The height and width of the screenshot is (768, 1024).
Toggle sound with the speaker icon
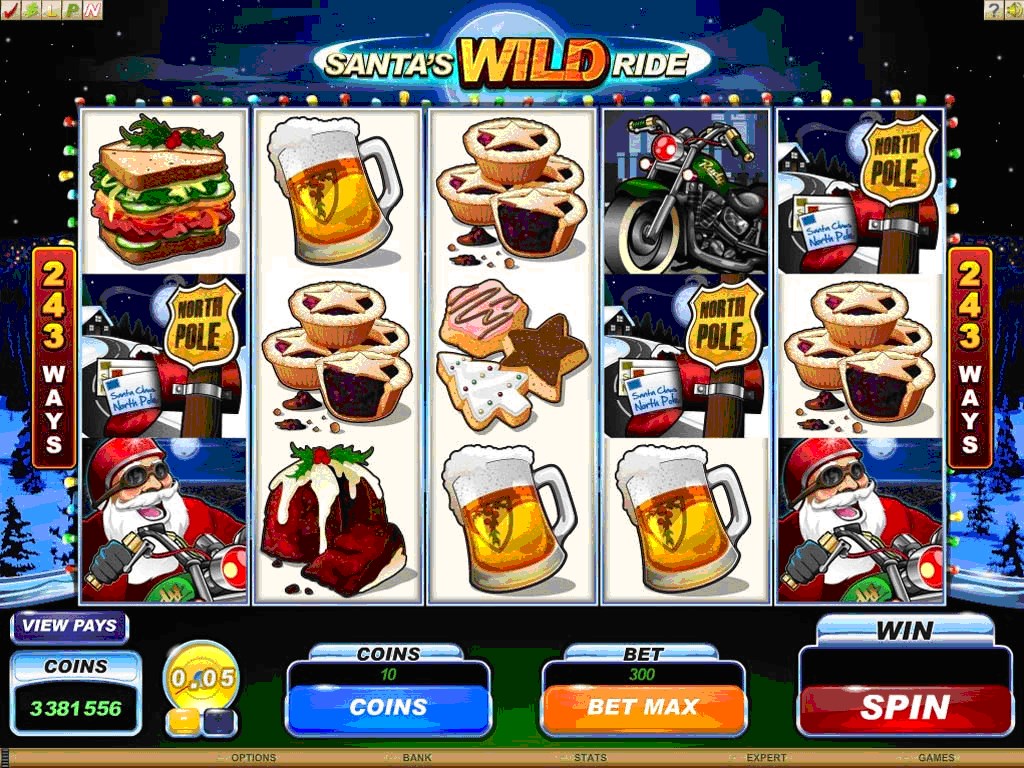pos(1012,11)
